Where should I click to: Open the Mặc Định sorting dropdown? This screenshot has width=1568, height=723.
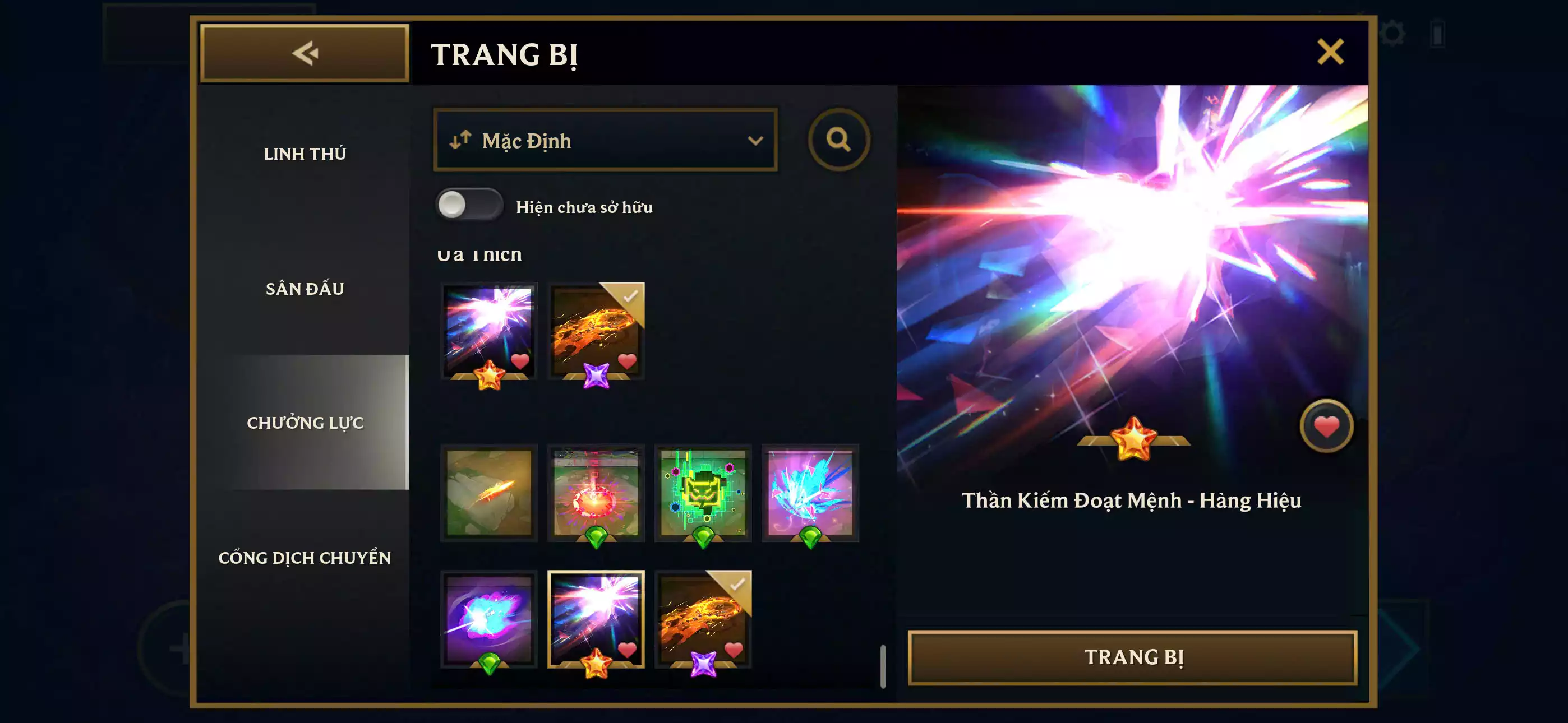coord(605,141)
